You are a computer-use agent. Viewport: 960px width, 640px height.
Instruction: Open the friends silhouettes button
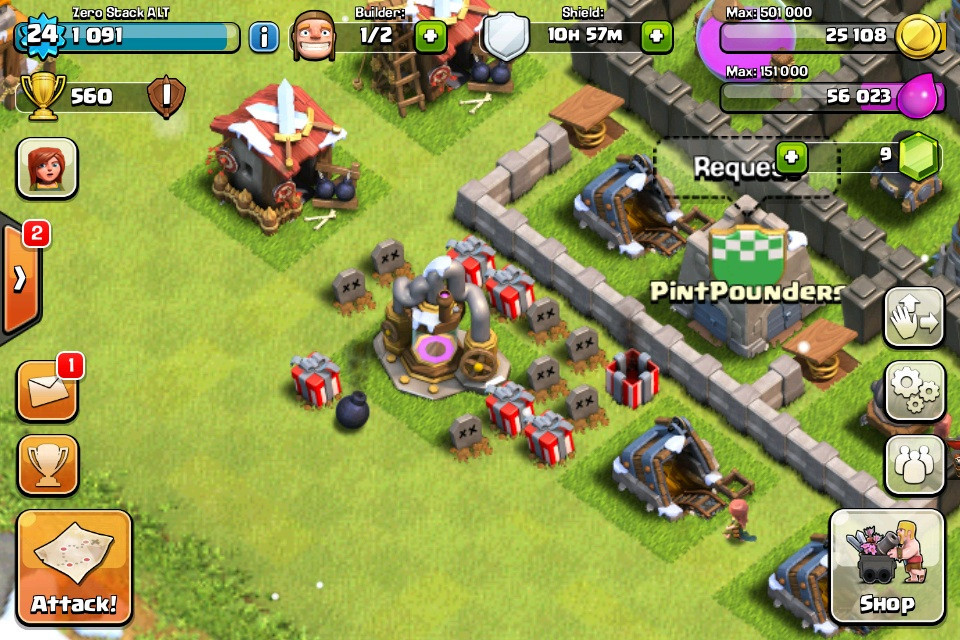click(x=914, y=464)
